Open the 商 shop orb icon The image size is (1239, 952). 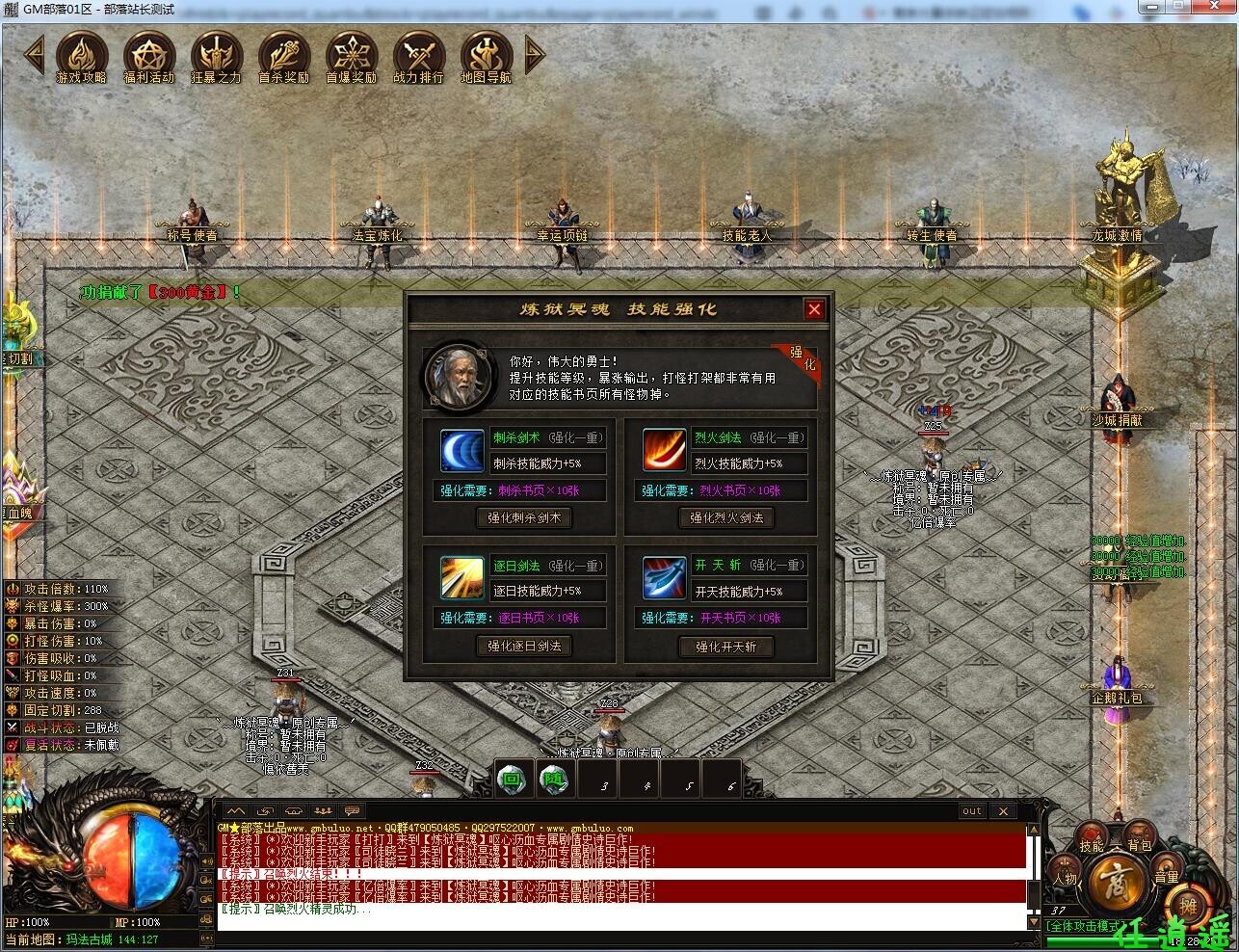click(x=1116, y=882)
